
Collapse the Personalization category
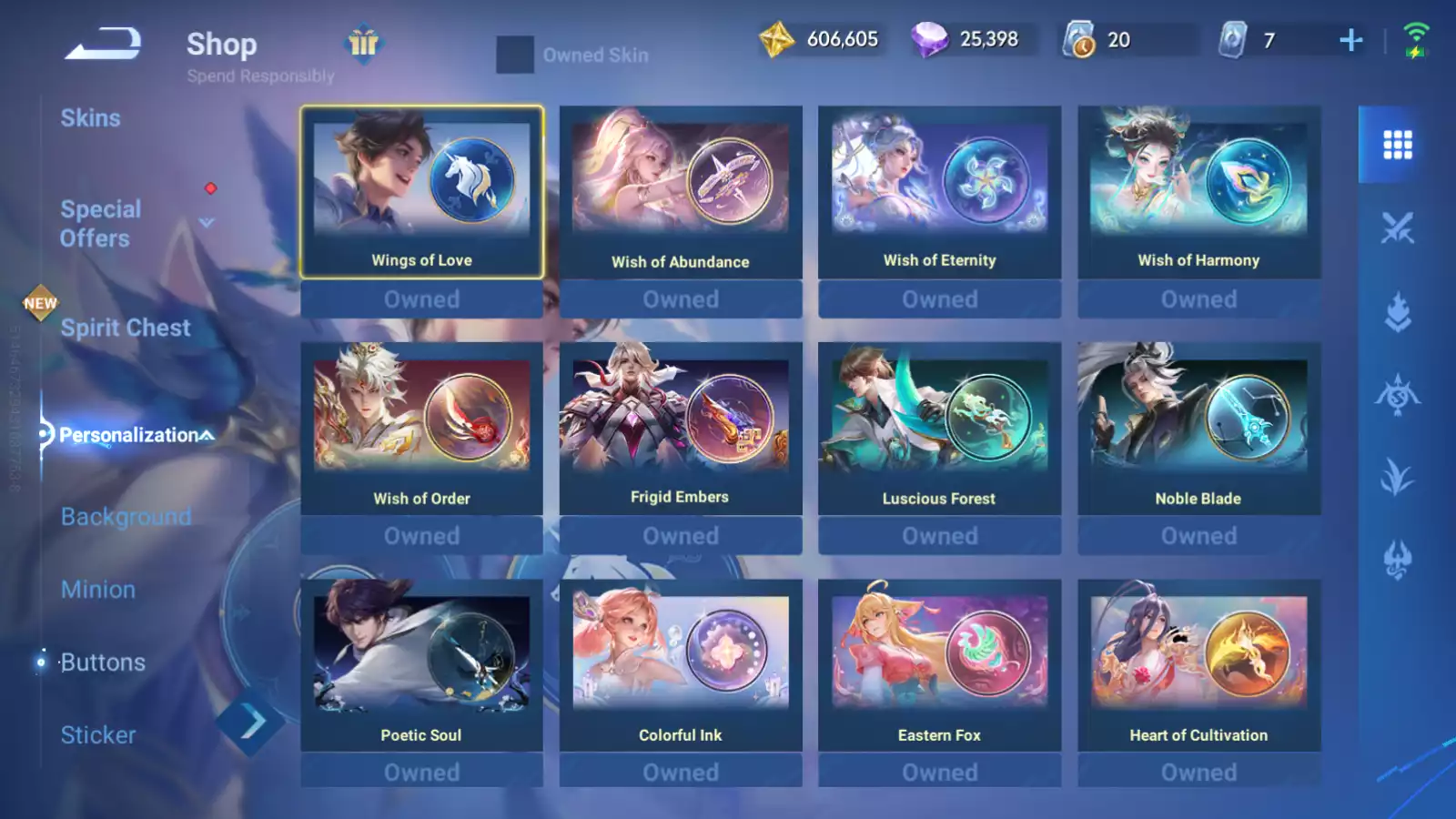tap(207, 435)
